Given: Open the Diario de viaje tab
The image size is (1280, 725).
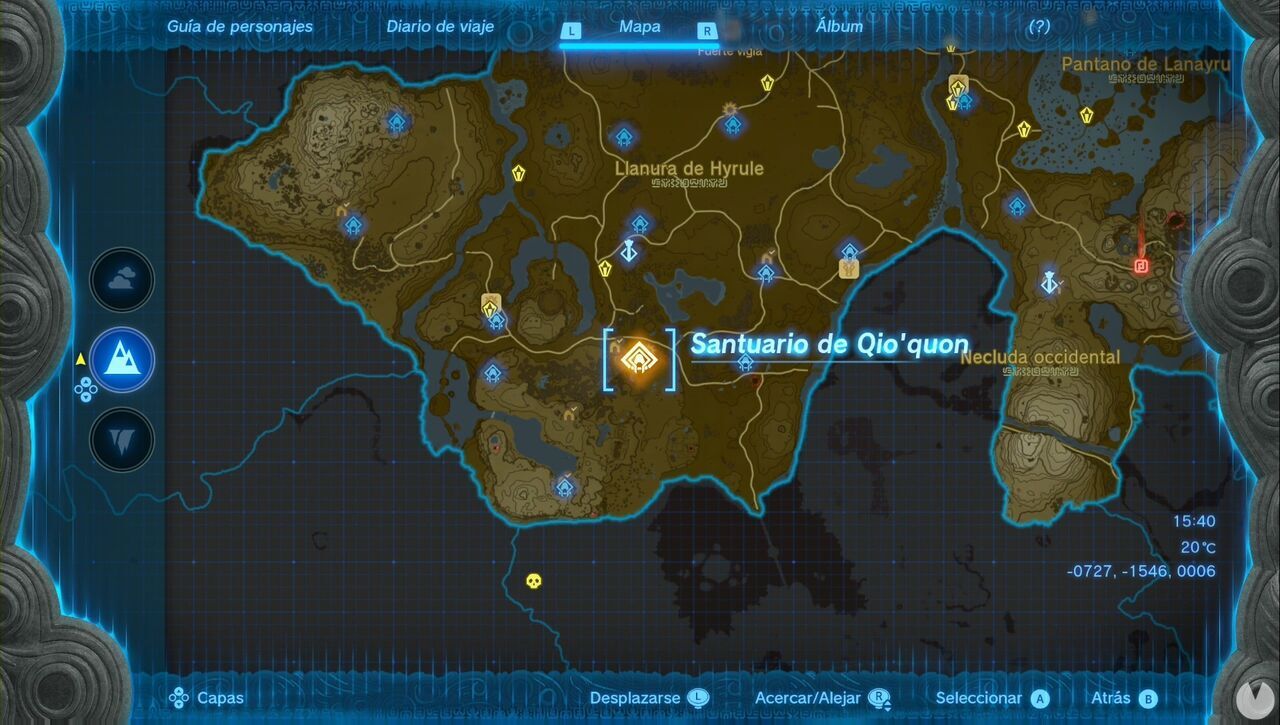Looking at the screenshot, I should tap(440, 27).
